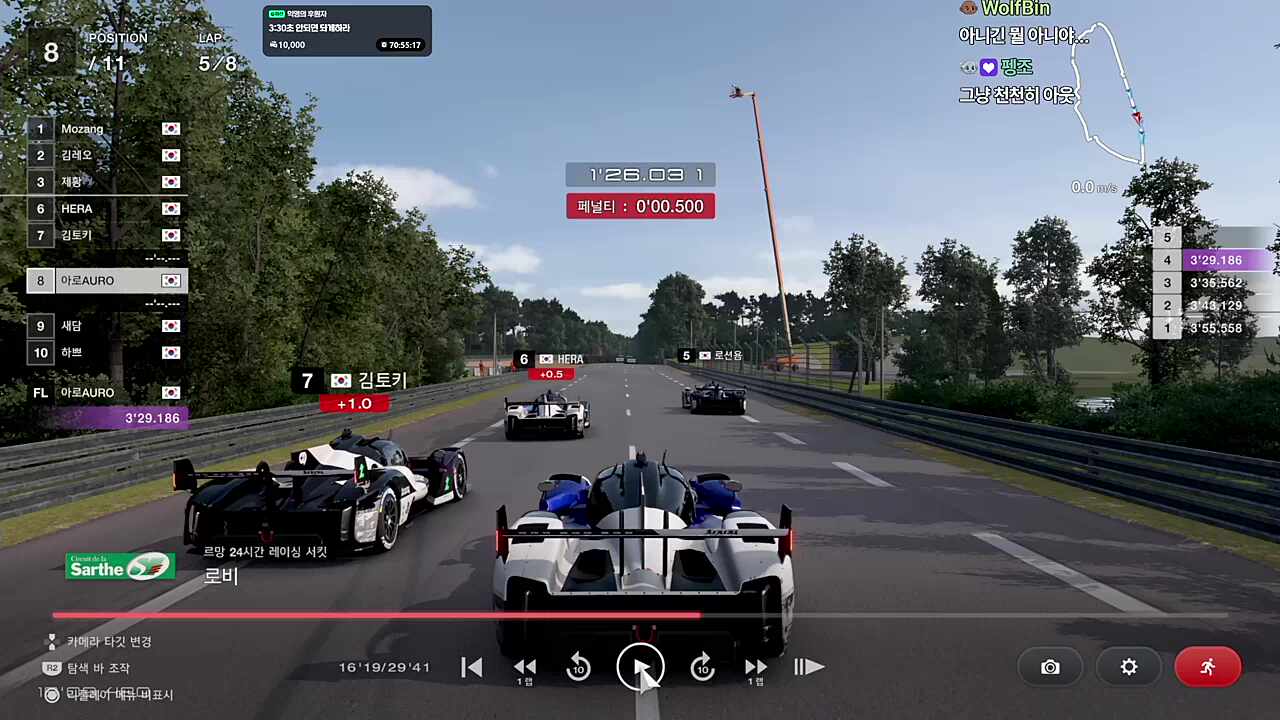
Task: Skip back 10 seconds in the replay
Action: pos(578,667)
